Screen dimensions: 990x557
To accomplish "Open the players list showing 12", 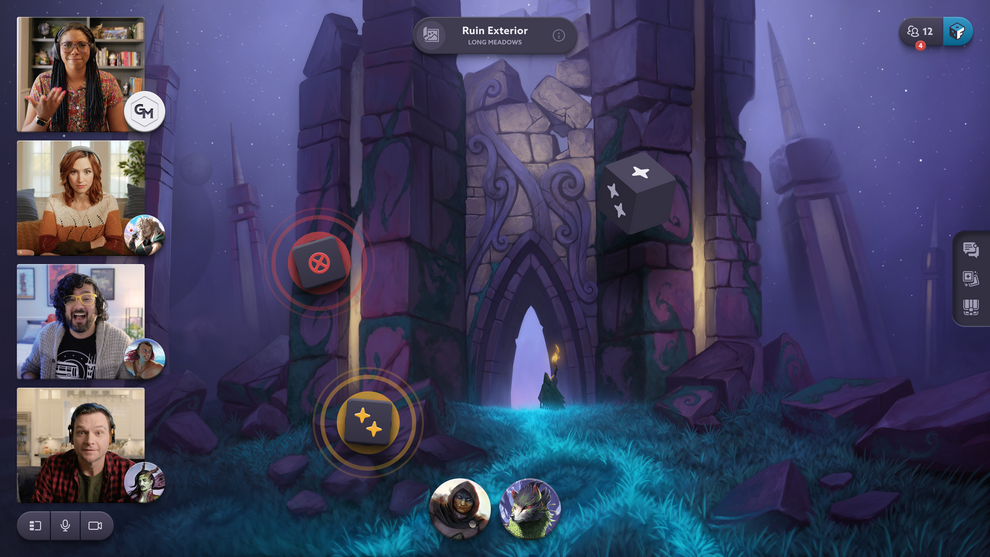I will 920,32.
